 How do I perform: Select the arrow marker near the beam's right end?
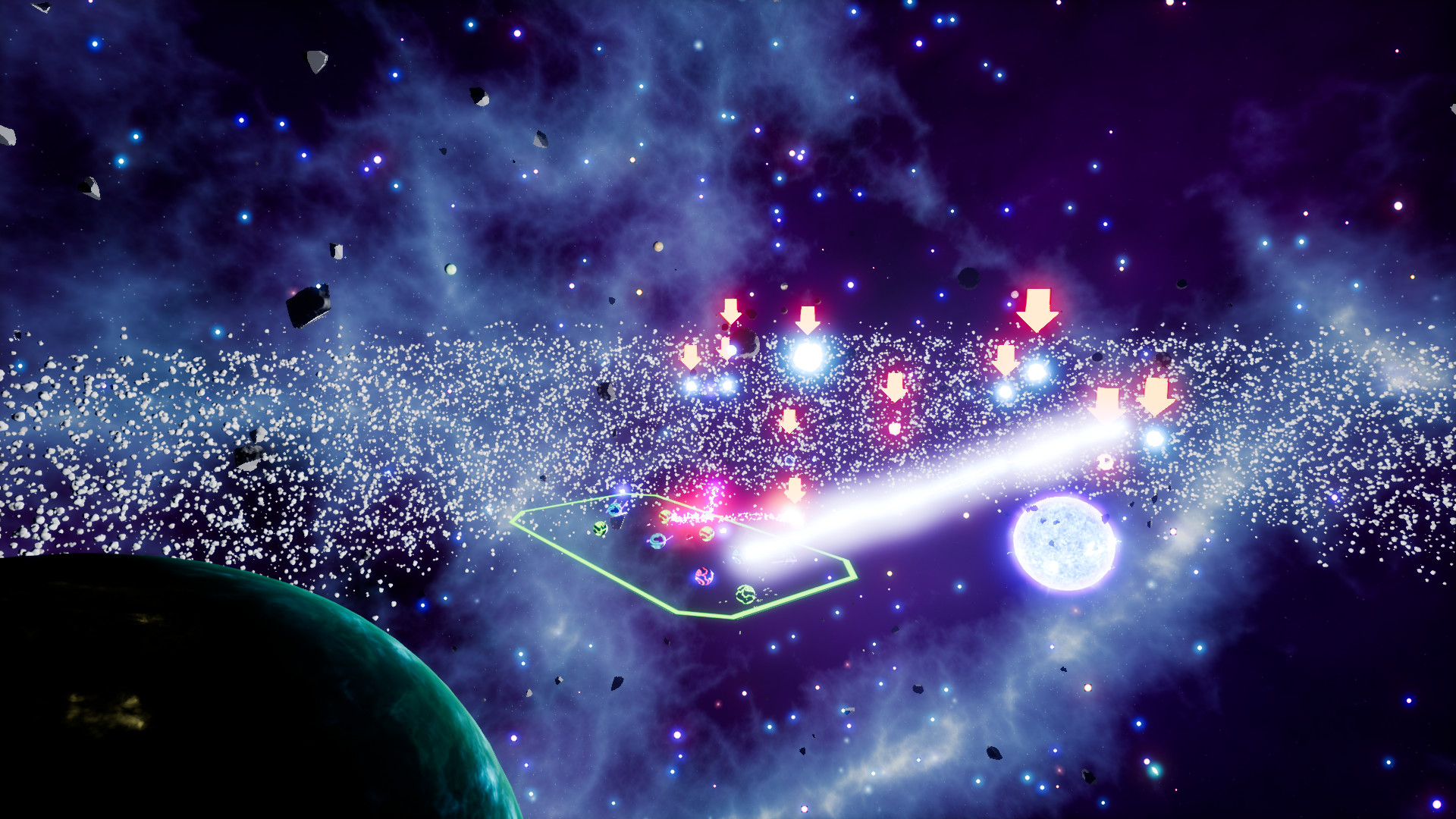(x=1106, y=403)
